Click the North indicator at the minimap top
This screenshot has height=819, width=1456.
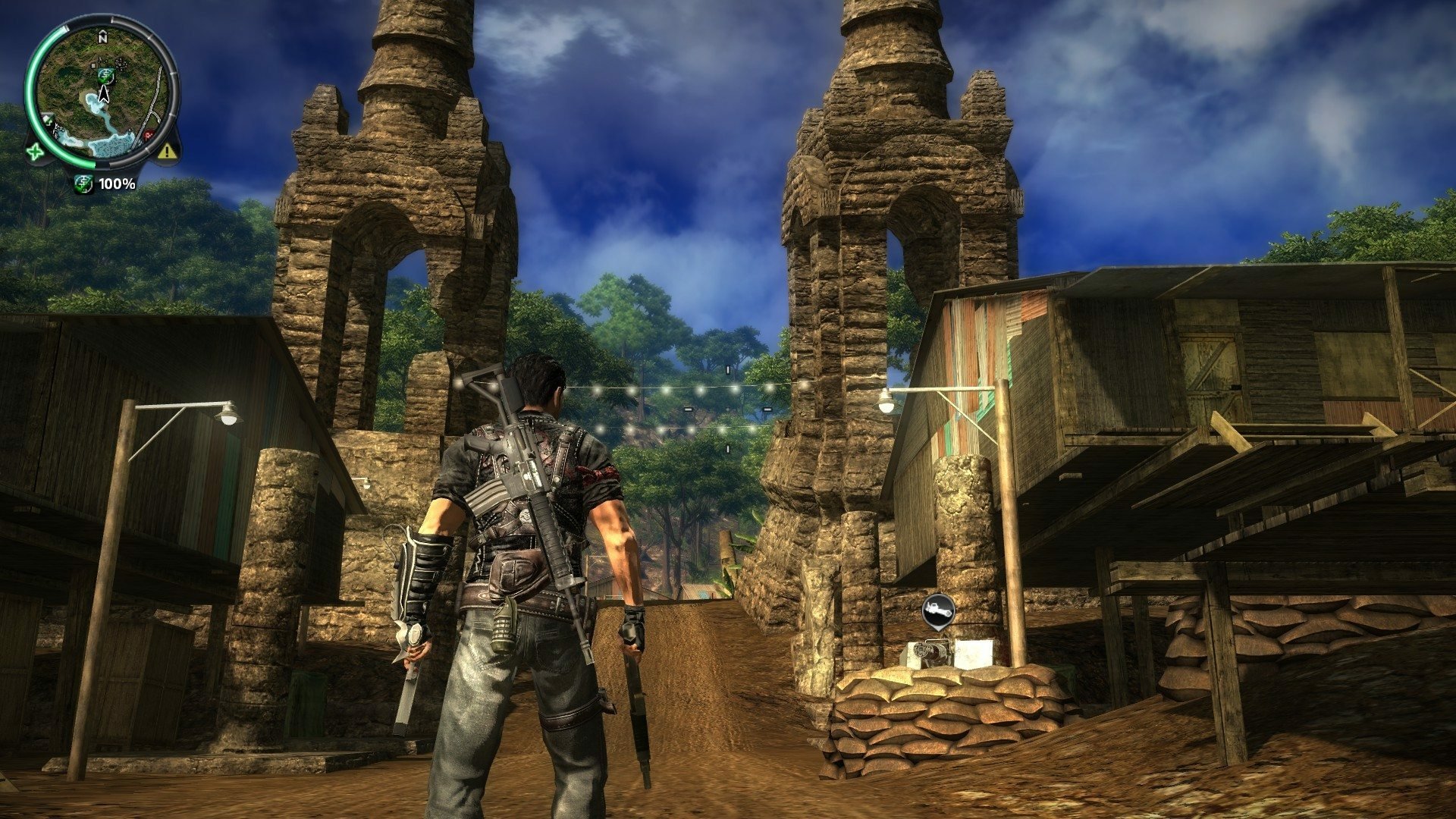102,36
